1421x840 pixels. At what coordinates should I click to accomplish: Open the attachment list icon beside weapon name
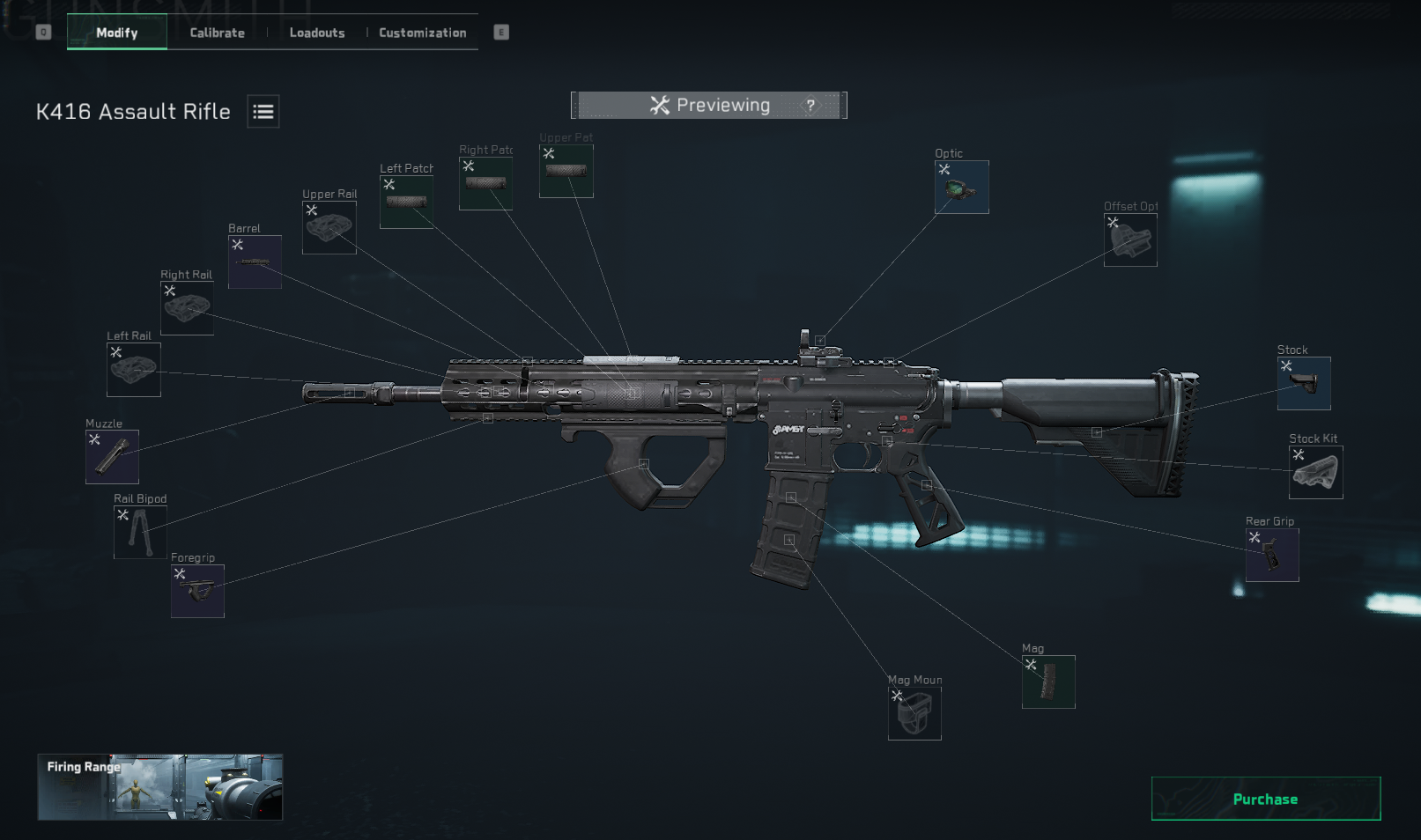click(263, 112)
